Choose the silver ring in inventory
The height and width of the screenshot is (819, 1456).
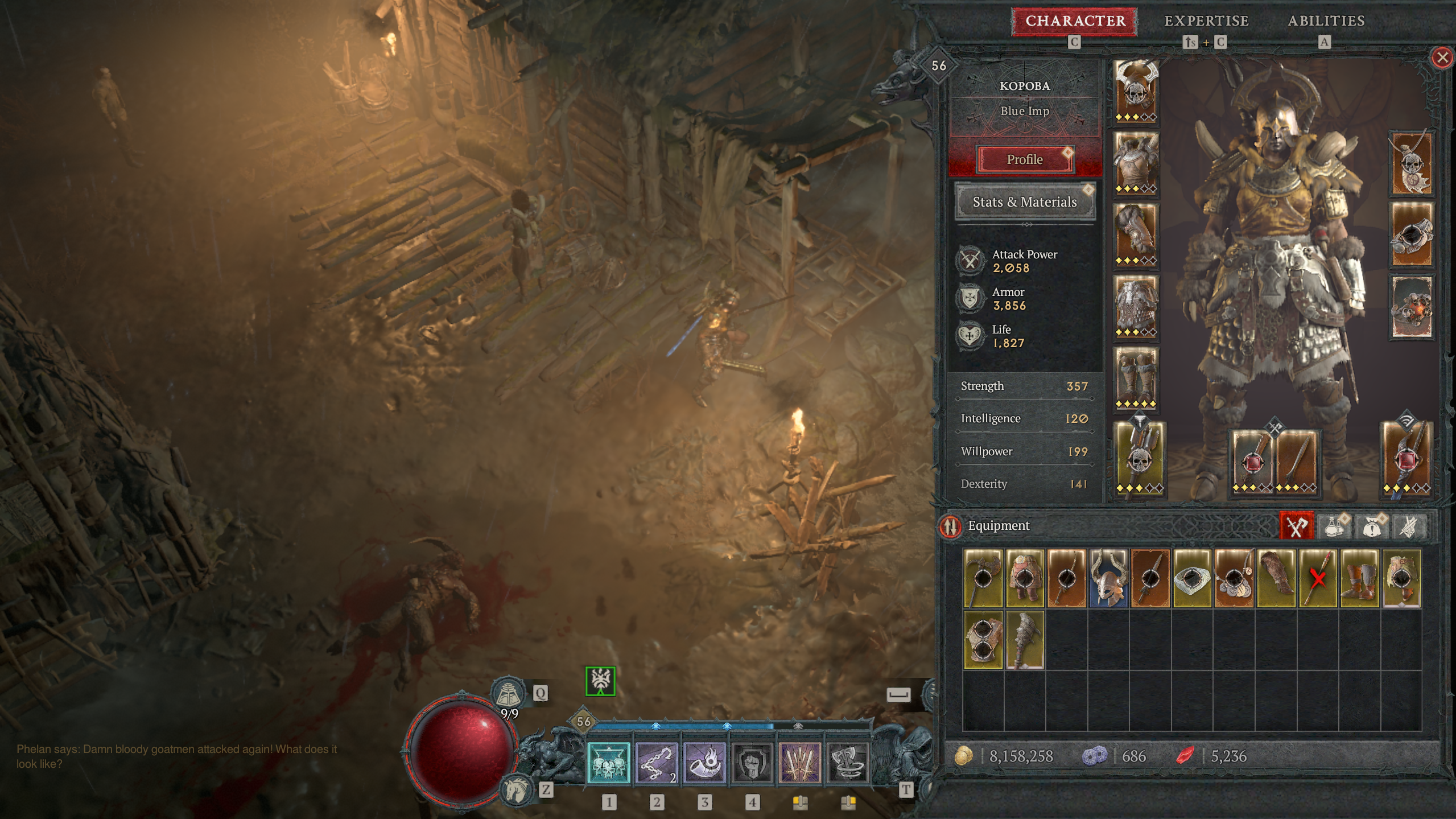tap(1192, 578)
